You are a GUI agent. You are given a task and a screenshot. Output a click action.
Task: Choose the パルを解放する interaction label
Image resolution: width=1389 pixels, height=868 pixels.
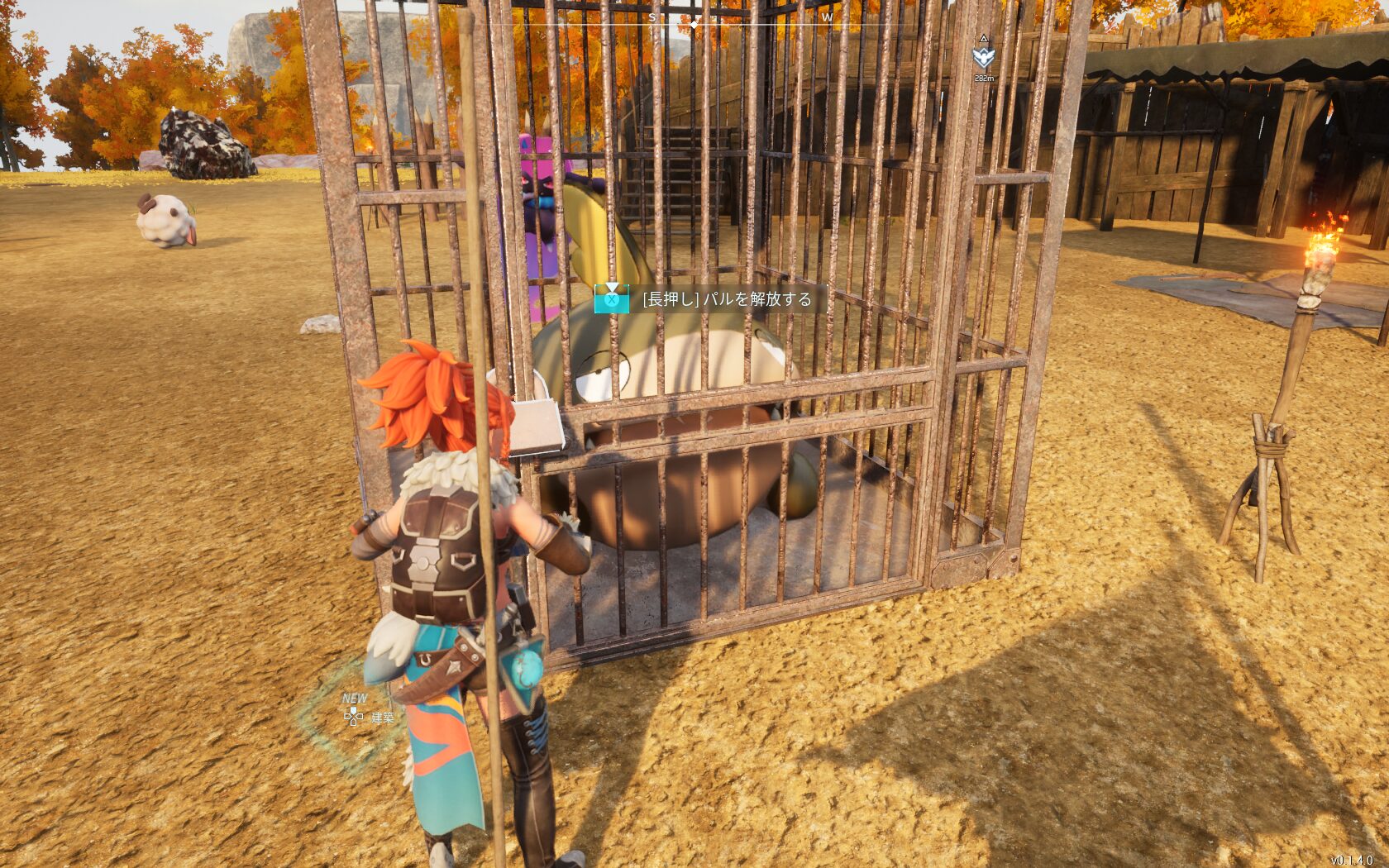coord(727,298)
